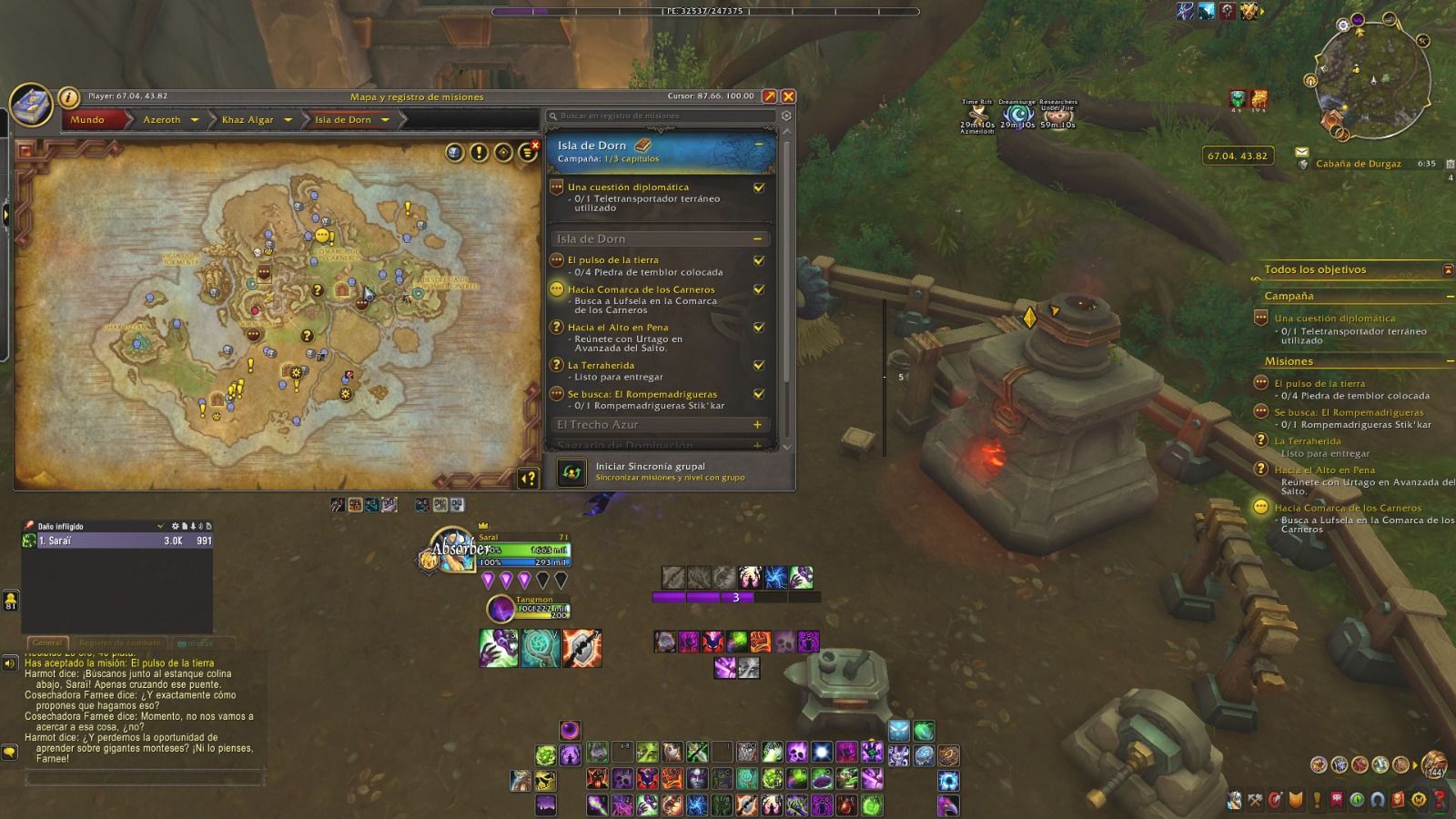Collapse the Campaña tracker section
Screen dimensions: 1456x819
[x=1449, y=297]
